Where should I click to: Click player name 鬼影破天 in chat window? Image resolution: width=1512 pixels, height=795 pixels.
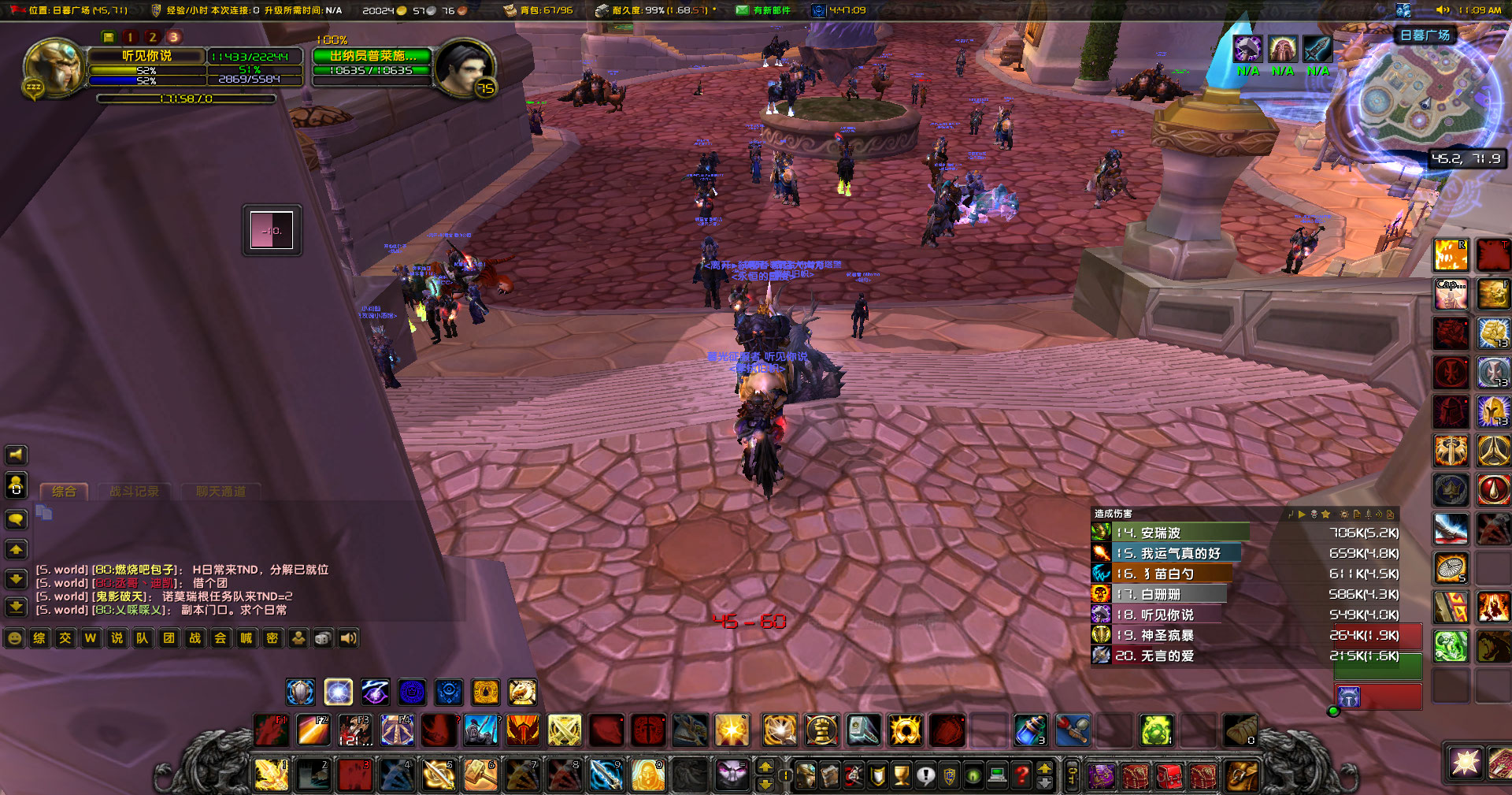pos(120,596)
